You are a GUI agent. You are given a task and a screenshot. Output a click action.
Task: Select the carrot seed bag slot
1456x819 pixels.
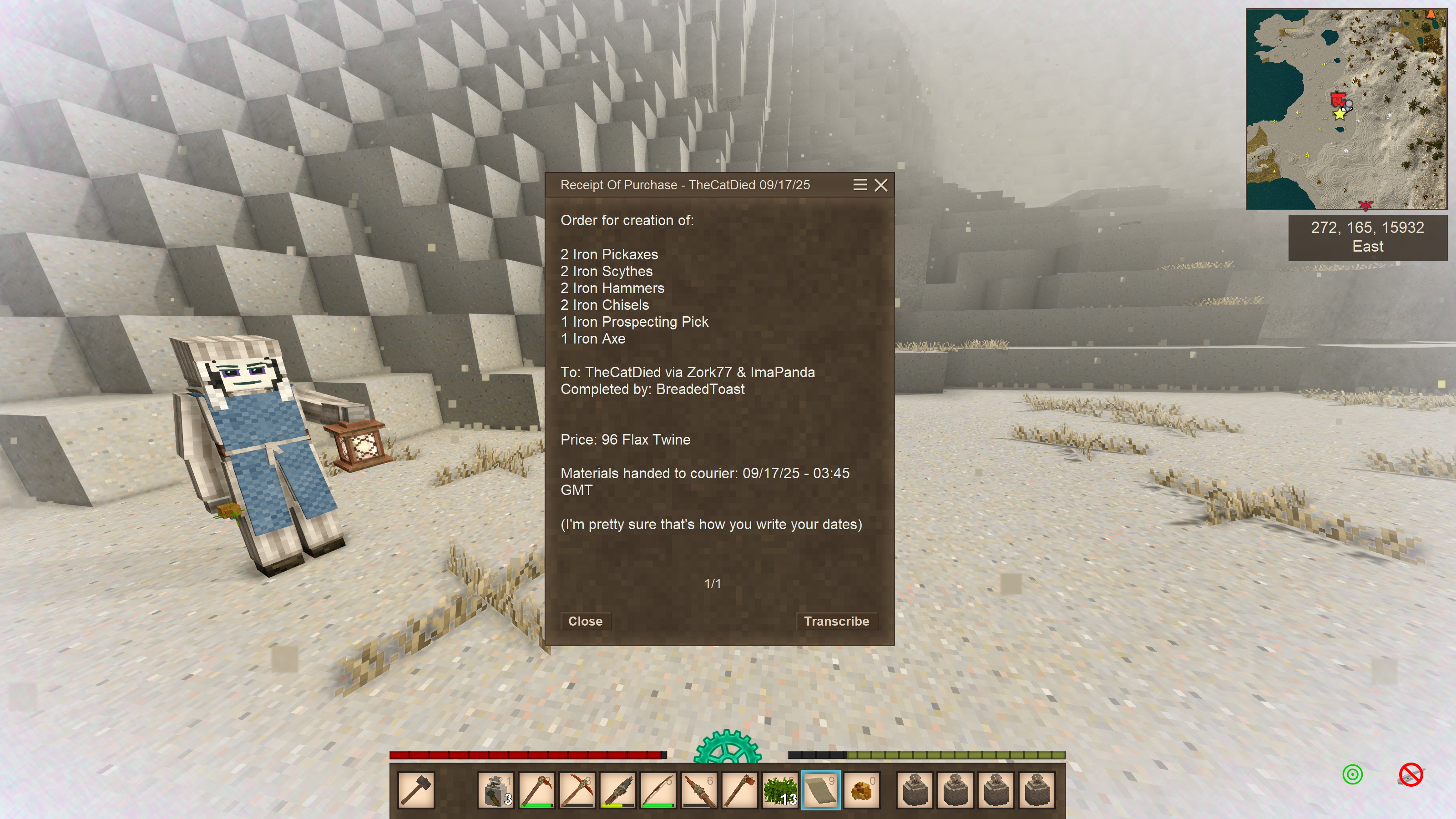pyautogui.click(x=495, y=789)
